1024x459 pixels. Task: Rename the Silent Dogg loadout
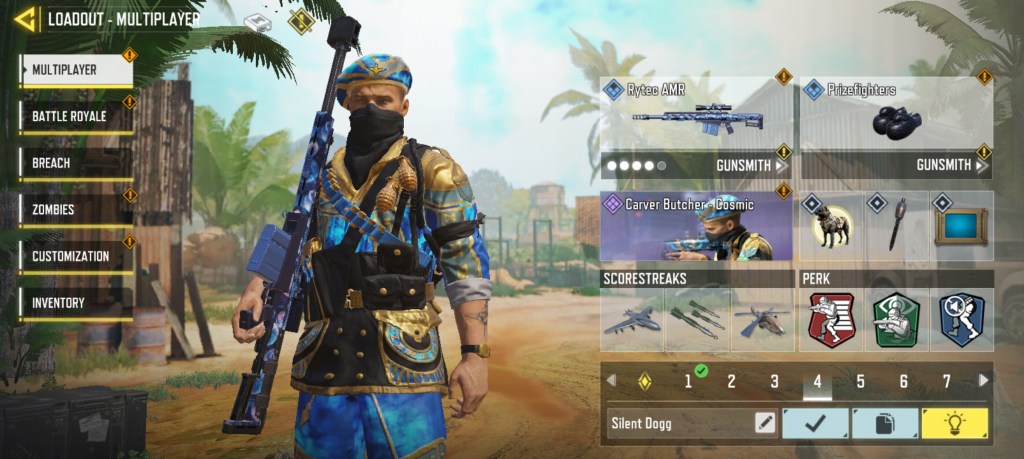(x=765, y=423)
